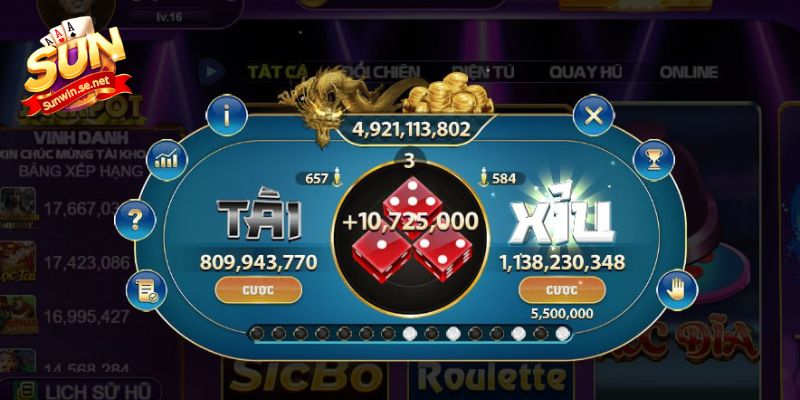The height and width of the screenshot is (400, 800).
Task: Open the trophy leaderboard icon
Action: pos(655,158)
